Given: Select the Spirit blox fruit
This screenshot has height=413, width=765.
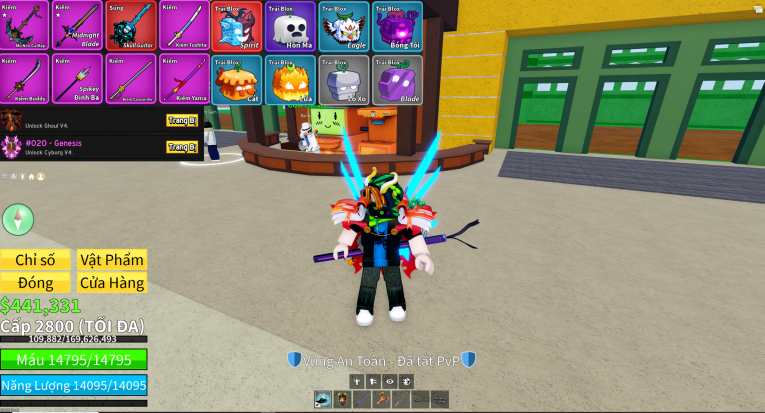Looking at the screenshot, I should pyautogui.click(x=236, y=26).
